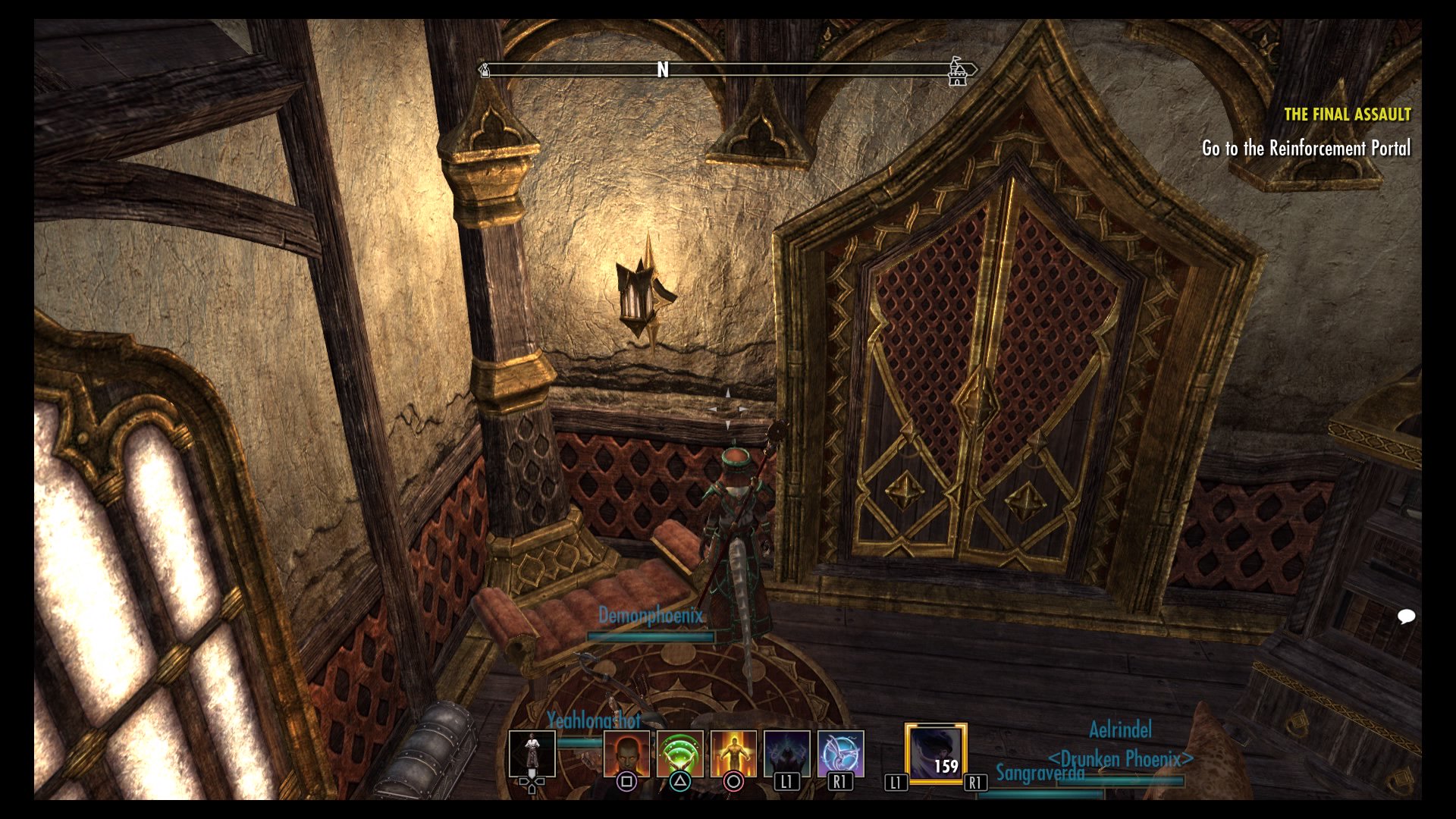Activate the green restoration ability on Triangle
The width and height of the screenshot is (1456, 819).
pyautogui.click(x=680, y=753)
